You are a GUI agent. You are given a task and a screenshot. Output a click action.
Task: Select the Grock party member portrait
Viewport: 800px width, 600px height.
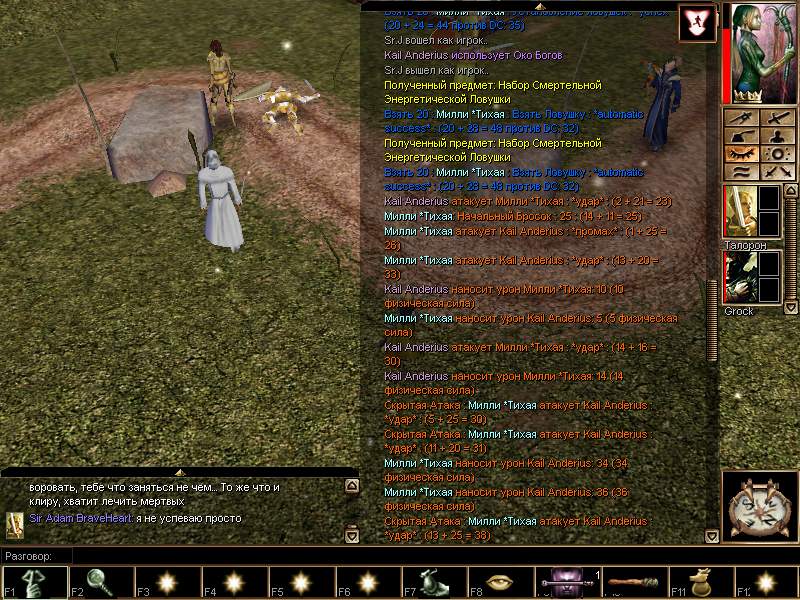(x=740, y=277)
